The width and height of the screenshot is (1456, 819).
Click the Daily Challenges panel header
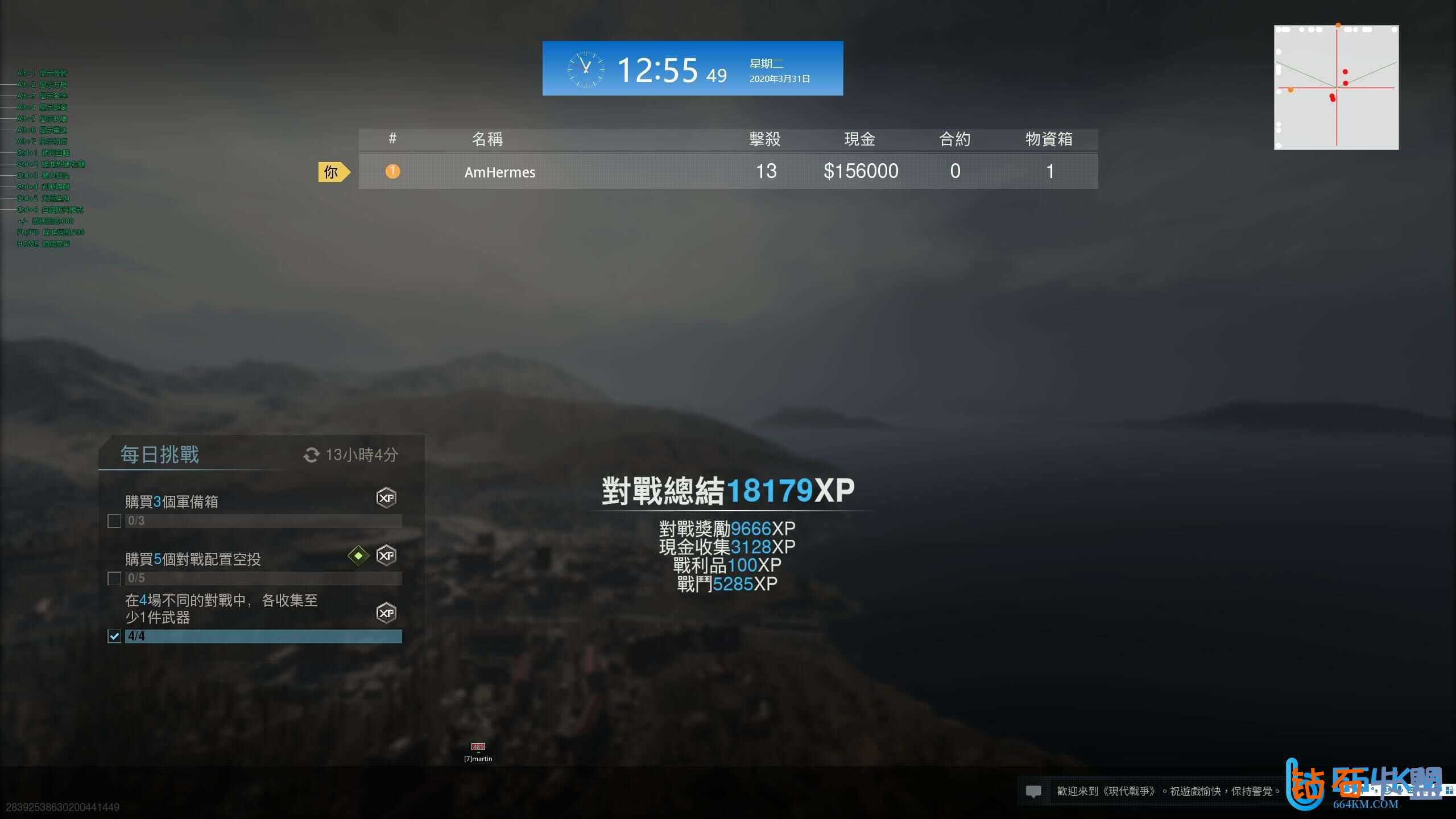pos(160,455)
